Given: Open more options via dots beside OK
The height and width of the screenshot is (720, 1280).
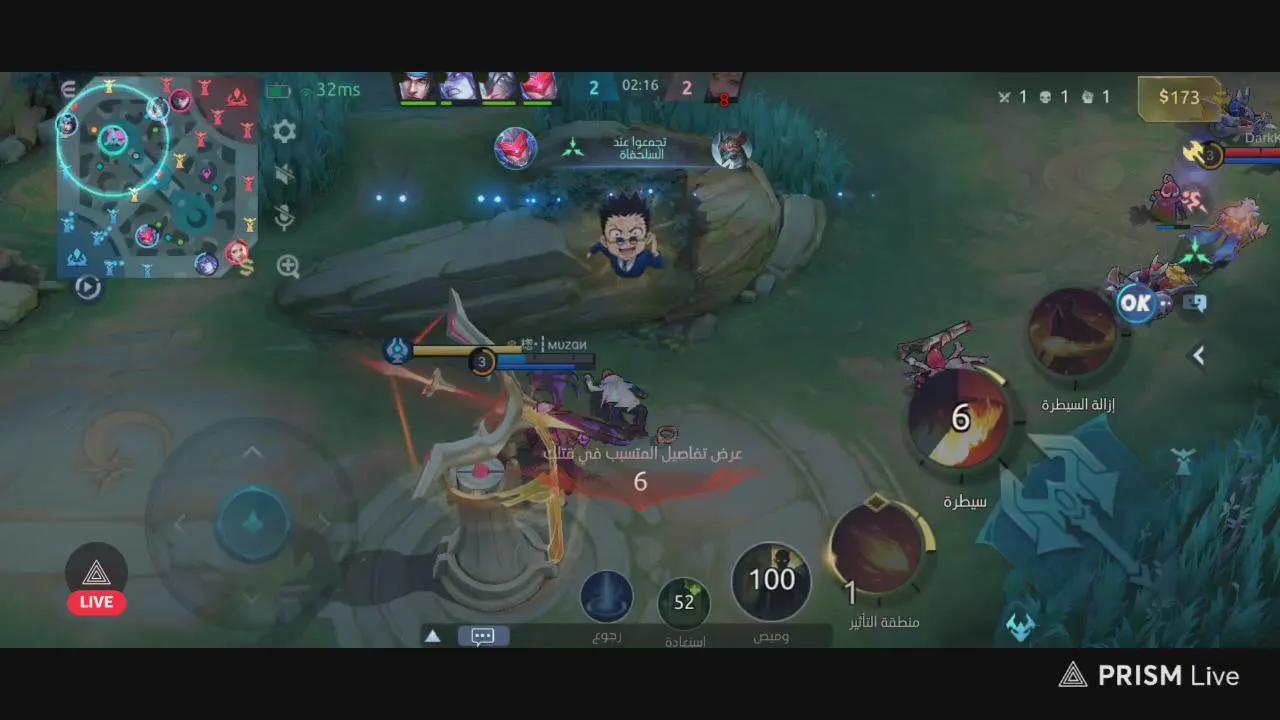Looking at the screenshot, I should [1163, 304].
